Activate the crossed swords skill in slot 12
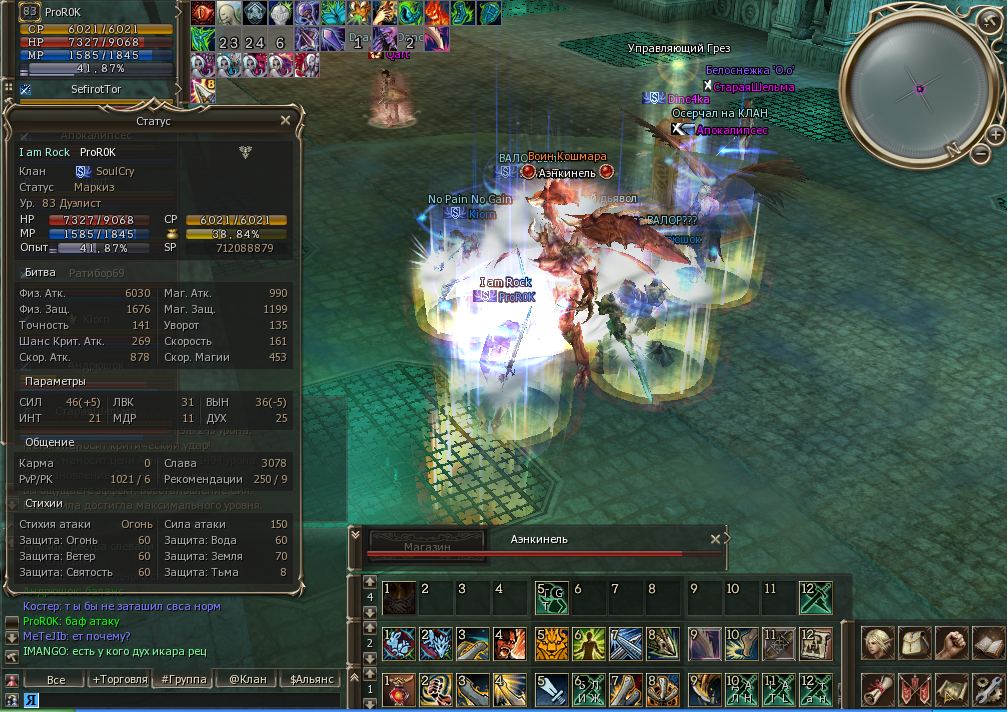 tap(815, 597)
